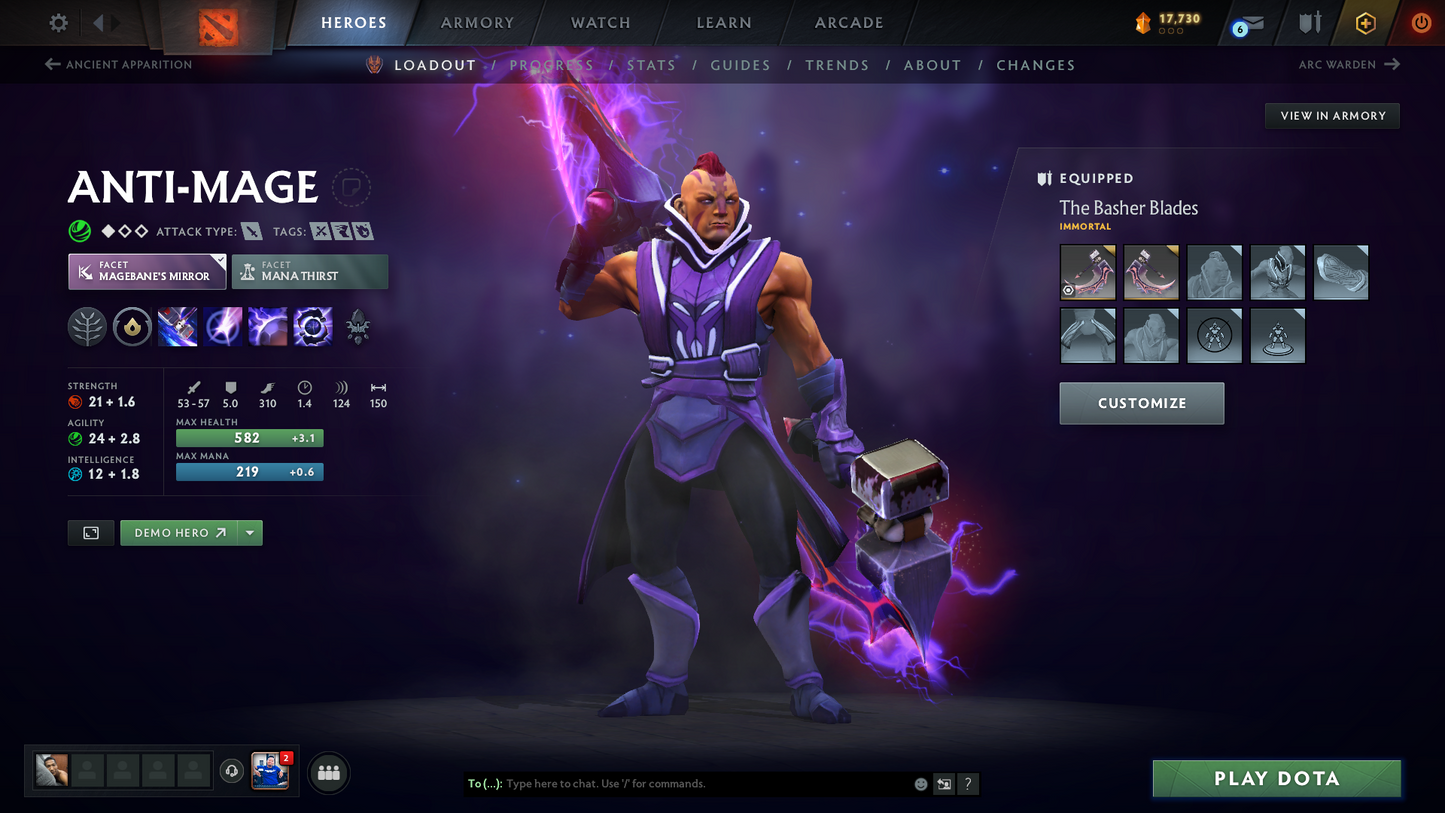View the Mana Void ultimate ability icon

click(312, 326)
